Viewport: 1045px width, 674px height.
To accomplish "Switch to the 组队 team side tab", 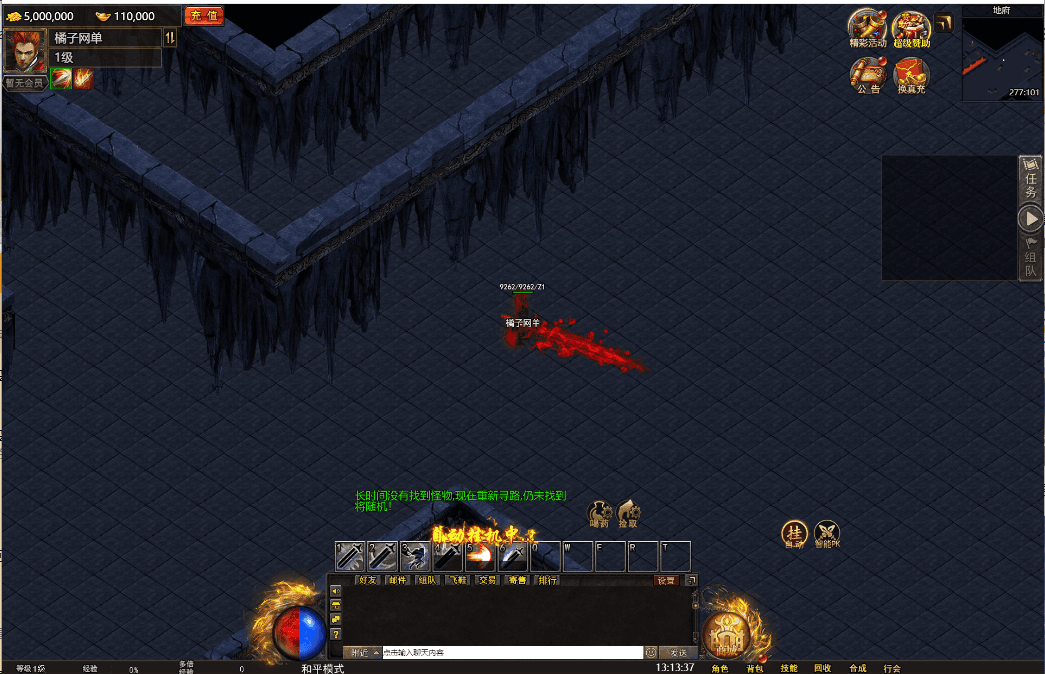I will [x=1030, y=258].
